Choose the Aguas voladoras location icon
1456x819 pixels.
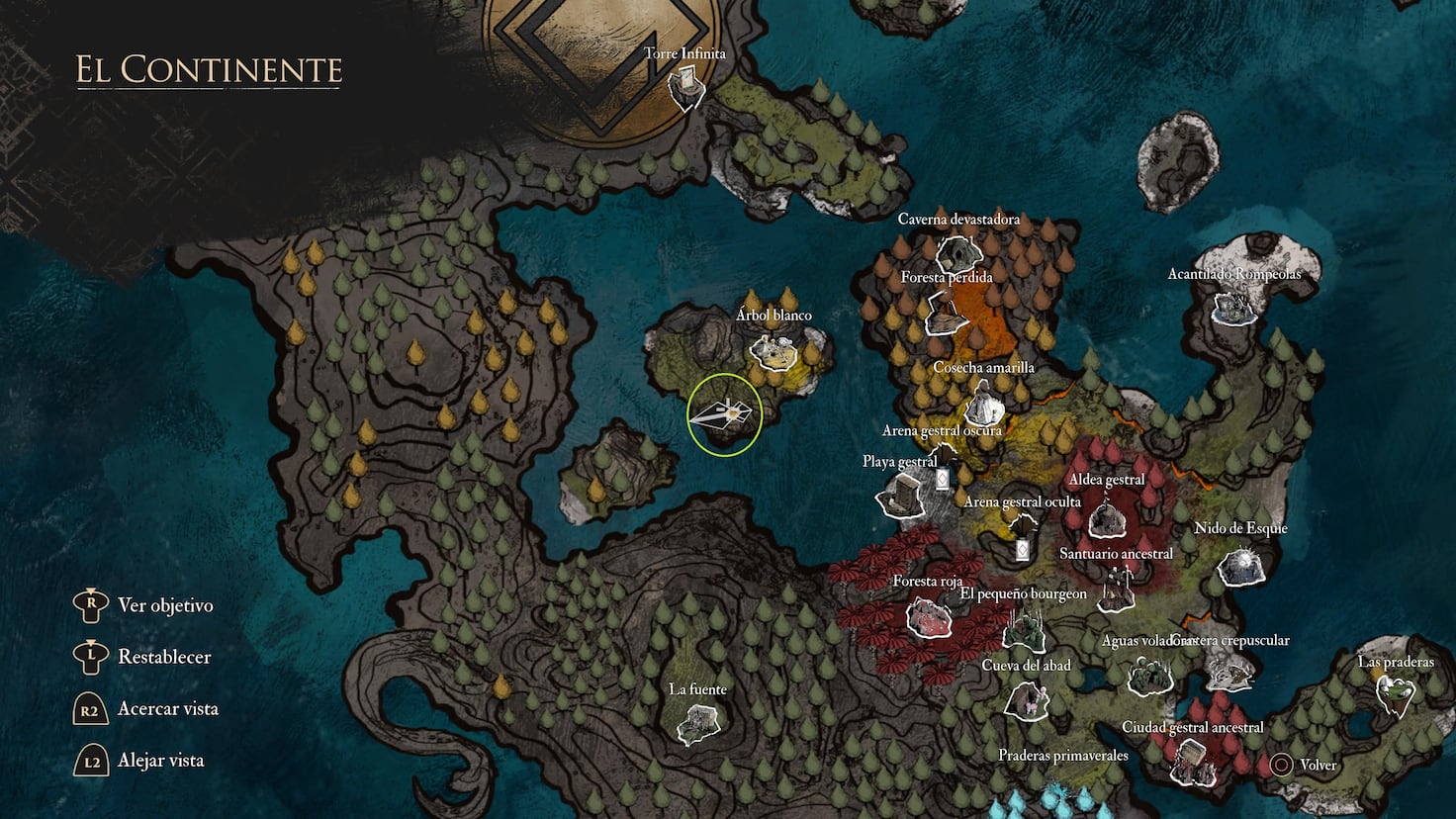[1150, 676]
